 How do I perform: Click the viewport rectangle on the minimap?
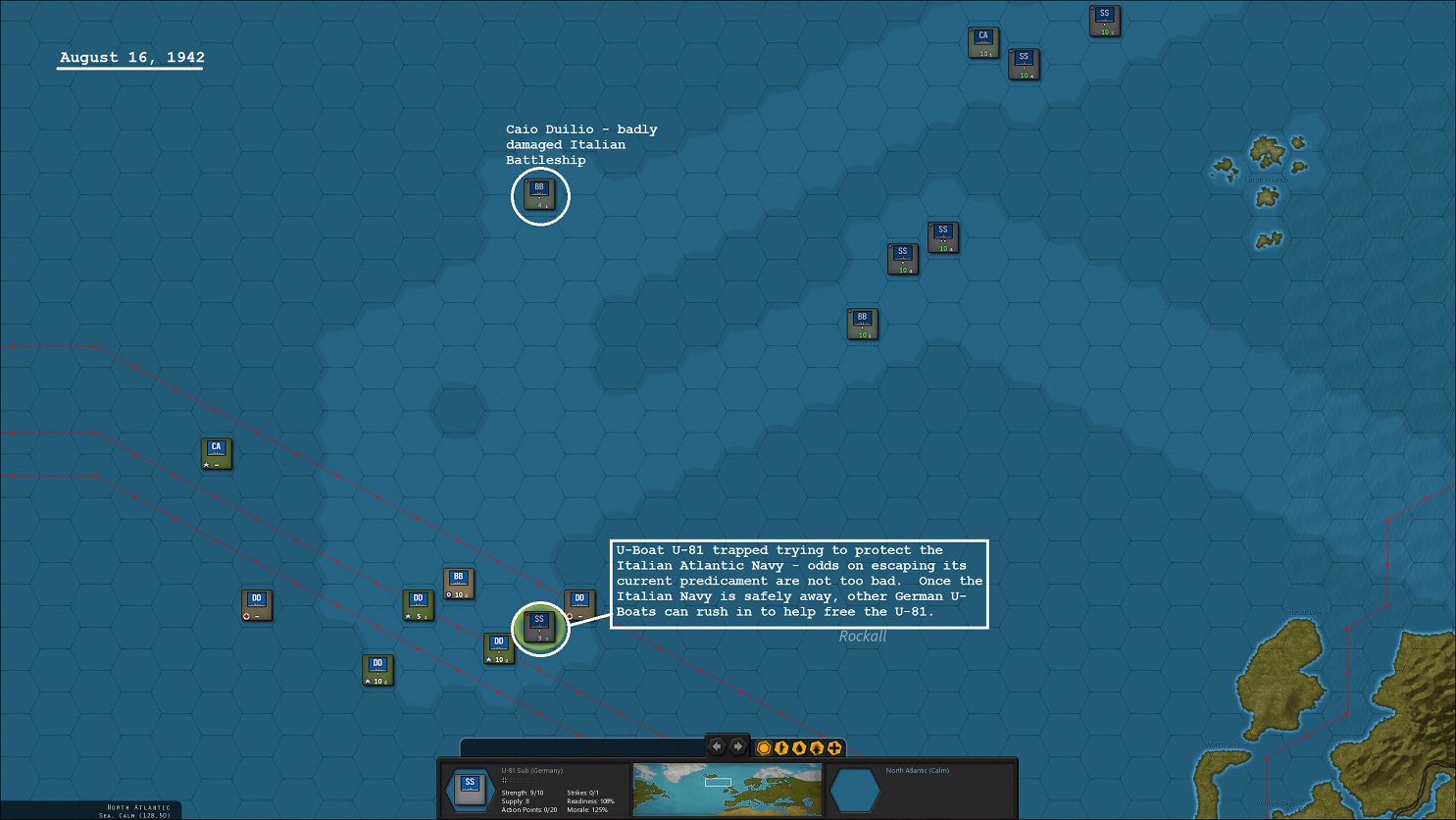(718, 781)
